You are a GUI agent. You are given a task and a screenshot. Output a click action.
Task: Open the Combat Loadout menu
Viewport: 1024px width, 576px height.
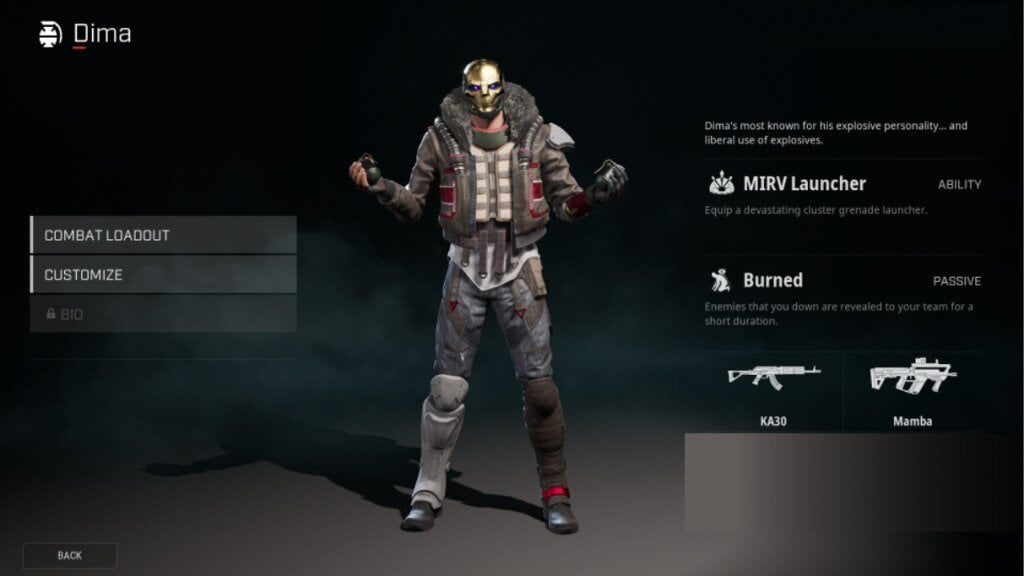[163, 235]
